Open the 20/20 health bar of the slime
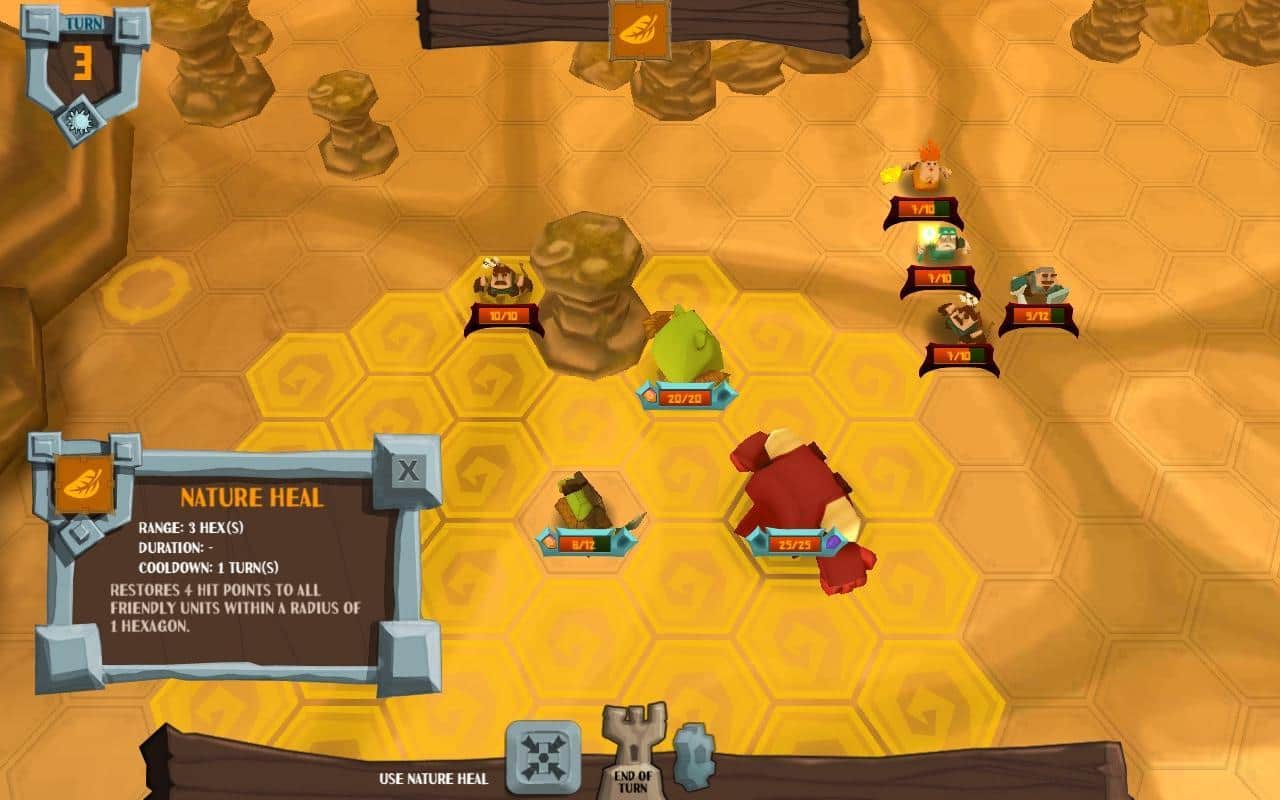This screenshot has height=800, width=1280. [x=684, y=395]
